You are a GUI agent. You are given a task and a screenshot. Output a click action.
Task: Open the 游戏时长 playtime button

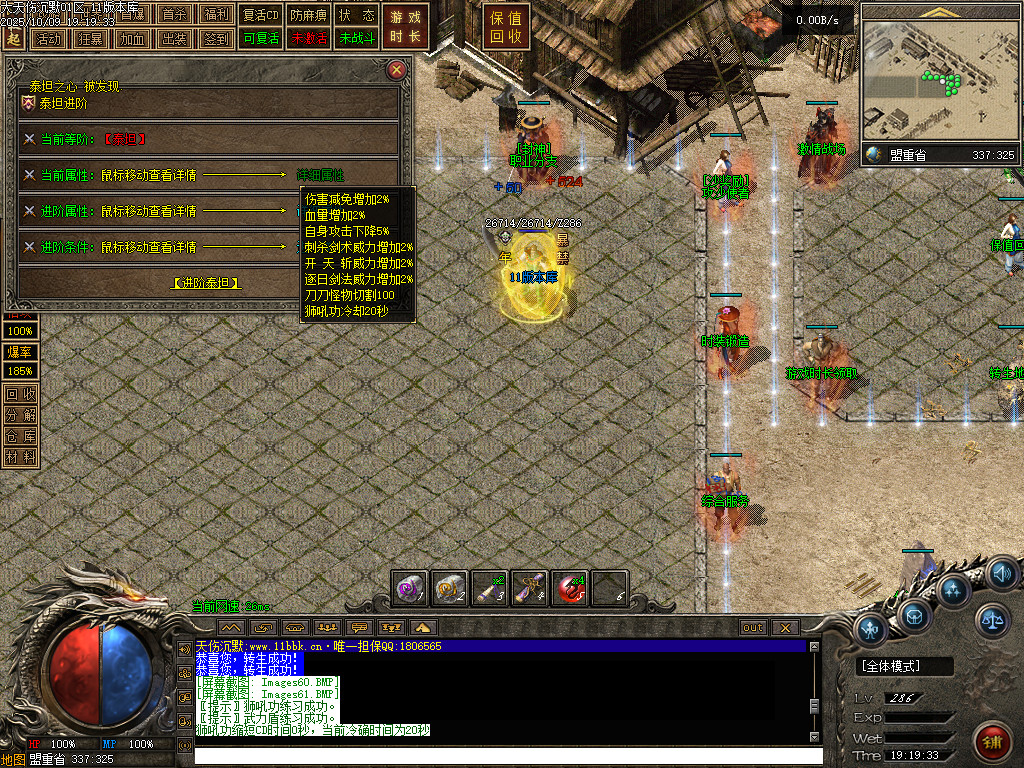point(406,27)
